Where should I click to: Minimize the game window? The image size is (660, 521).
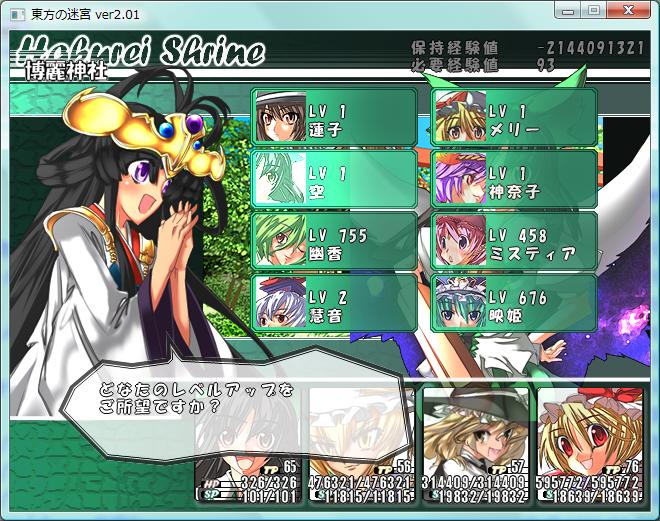(x=570, y=10)
